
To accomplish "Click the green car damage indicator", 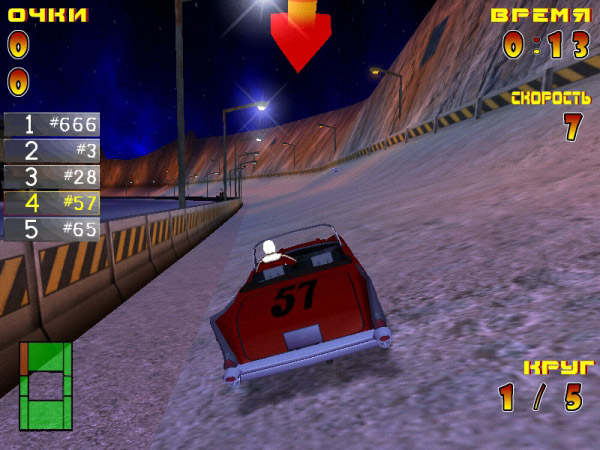I will coord(46,385).
